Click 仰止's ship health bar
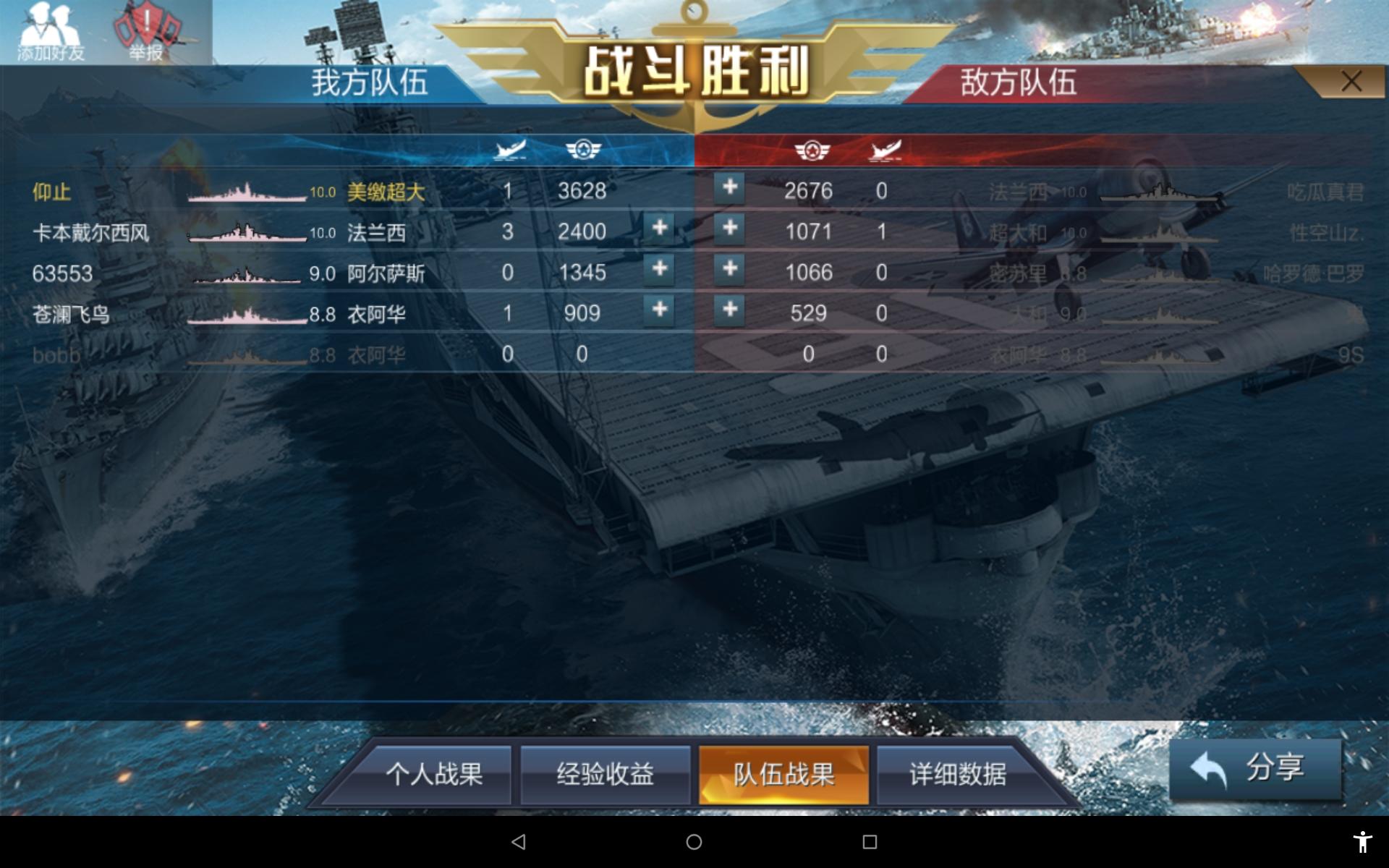The image size is (1389, 868). tap(246, 192)
